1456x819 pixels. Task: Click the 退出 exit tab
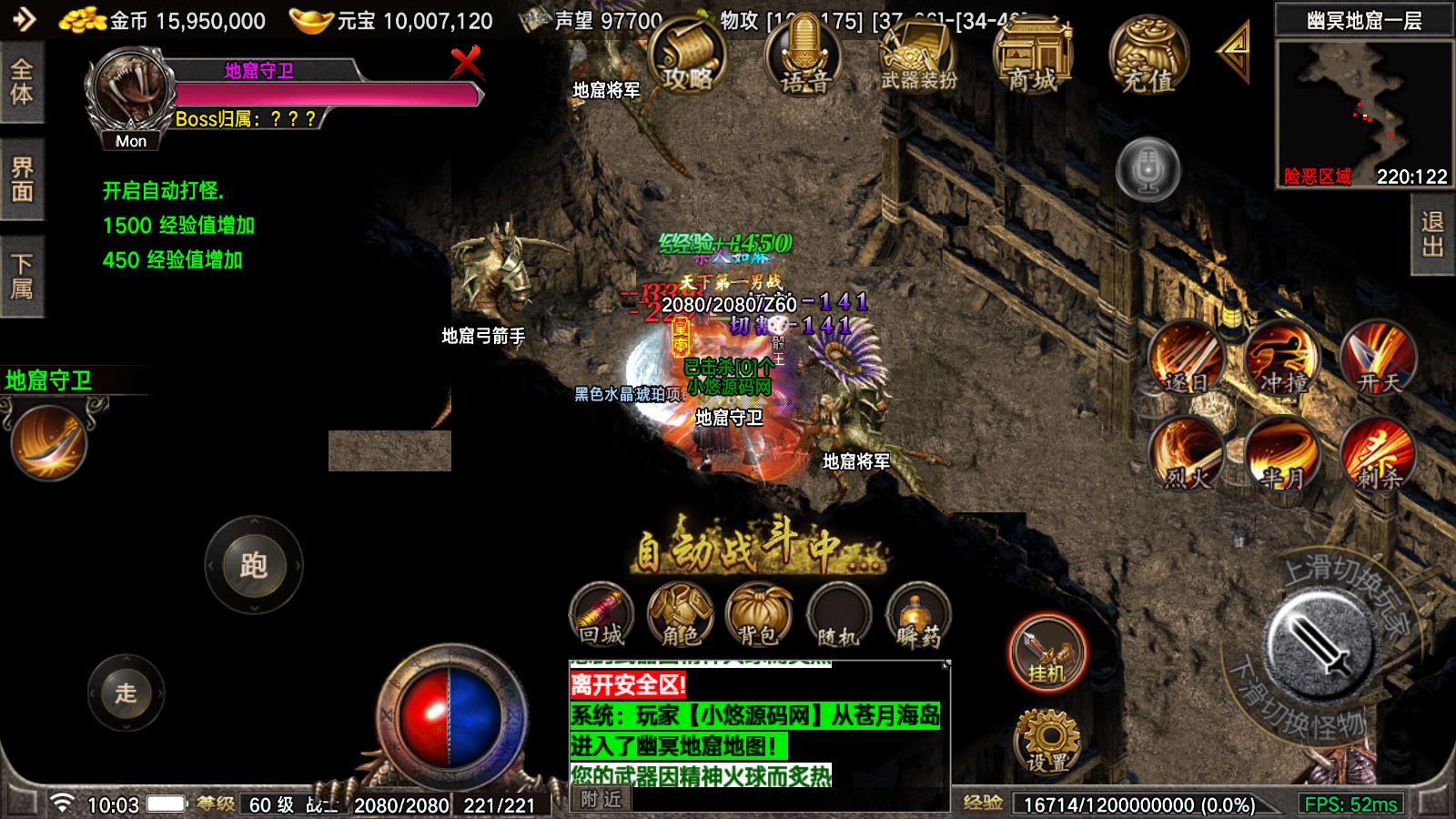click(1433, 235)
